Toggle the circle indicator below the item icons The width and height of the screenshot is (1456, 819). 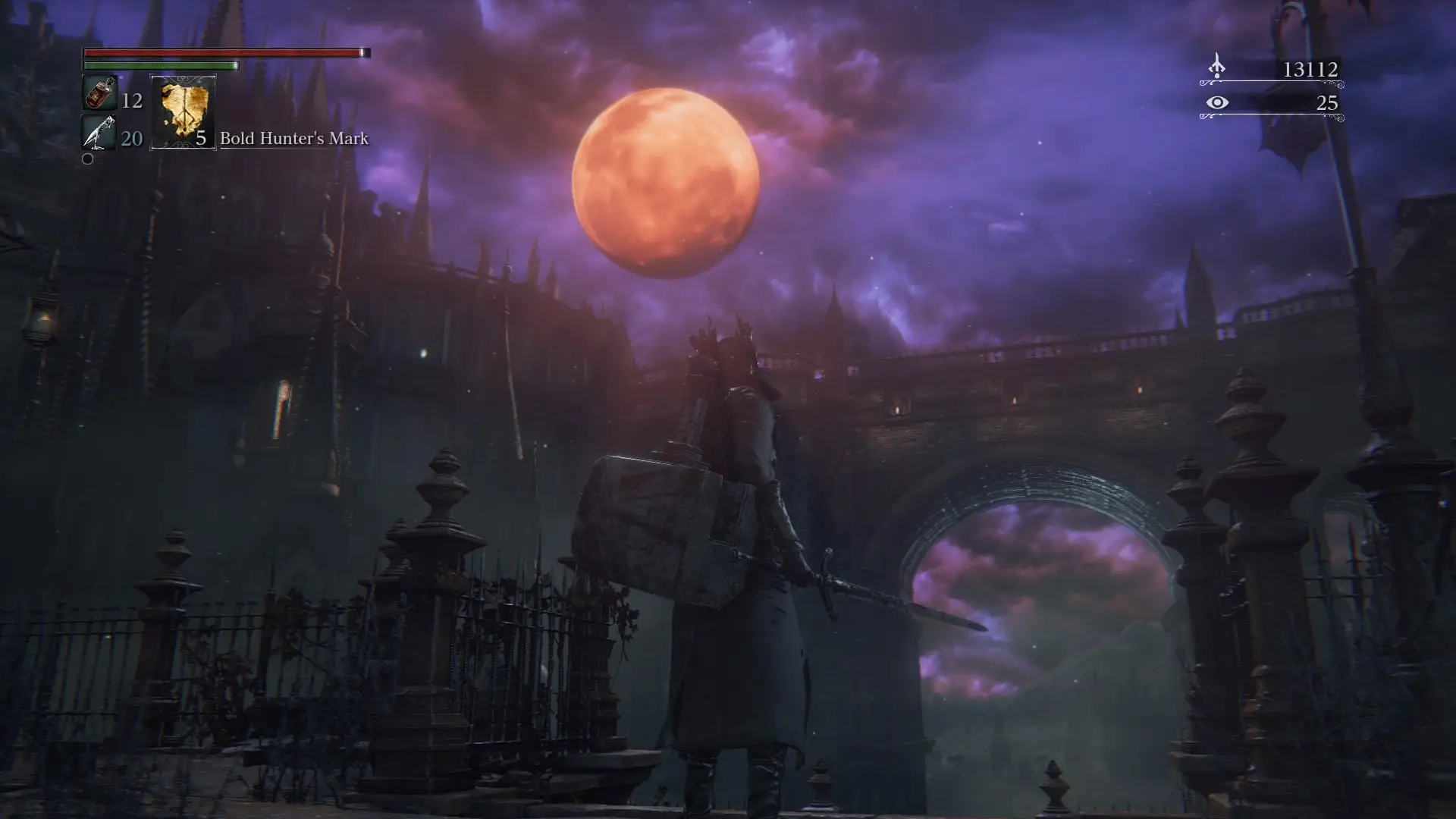87,159
